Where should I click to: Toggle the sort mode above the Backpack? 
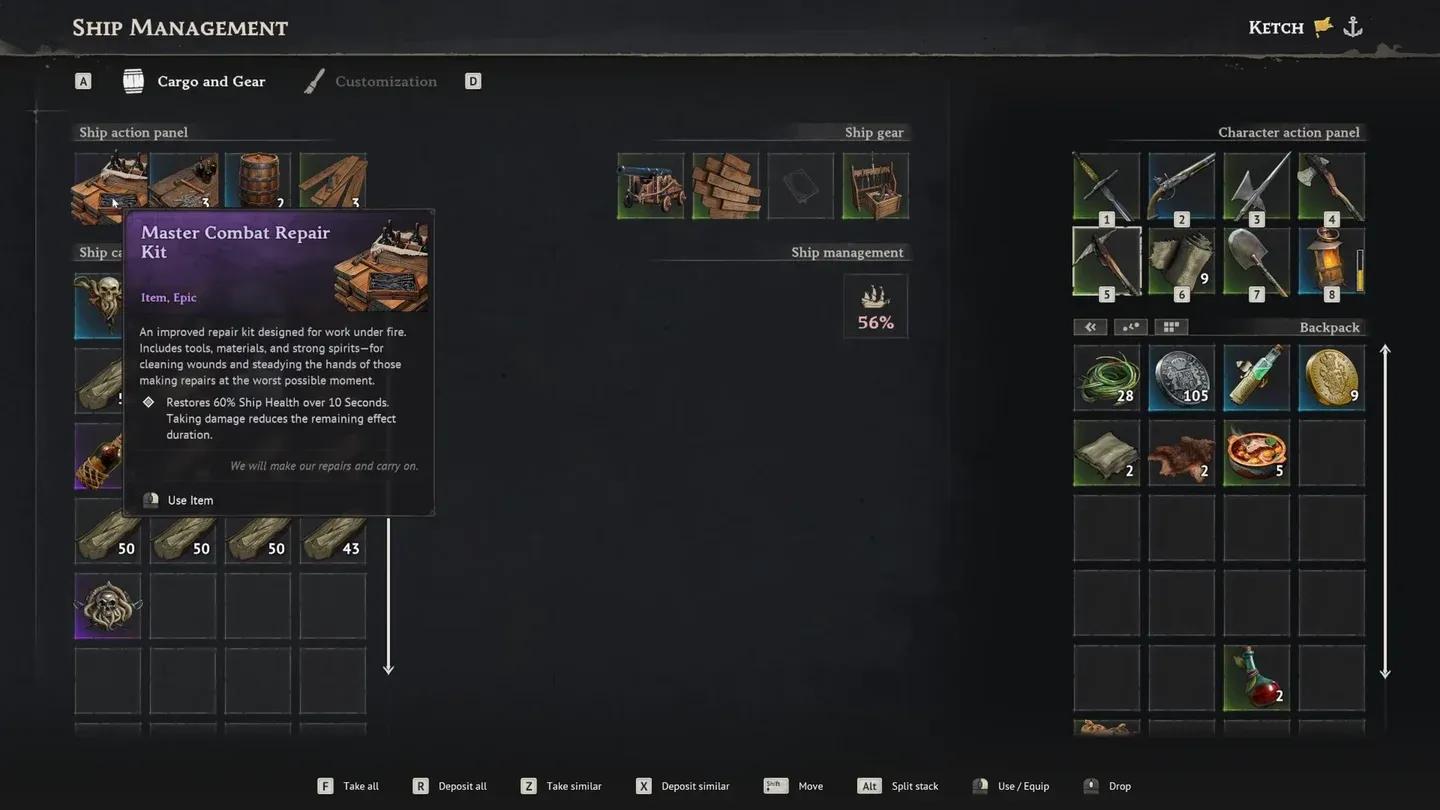click(x=1130, y=326)
